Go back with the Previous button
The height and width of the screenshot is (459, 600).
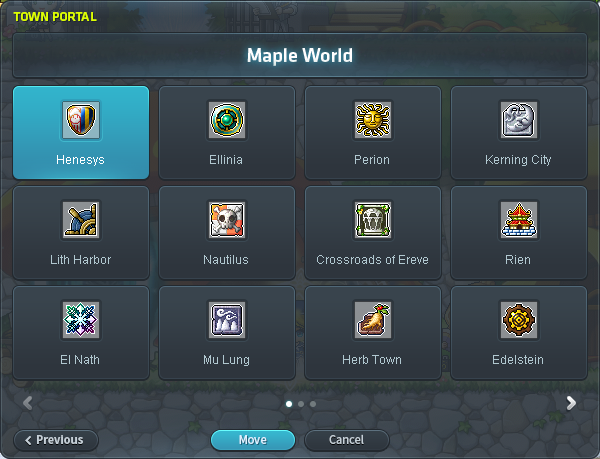point(55,440)
